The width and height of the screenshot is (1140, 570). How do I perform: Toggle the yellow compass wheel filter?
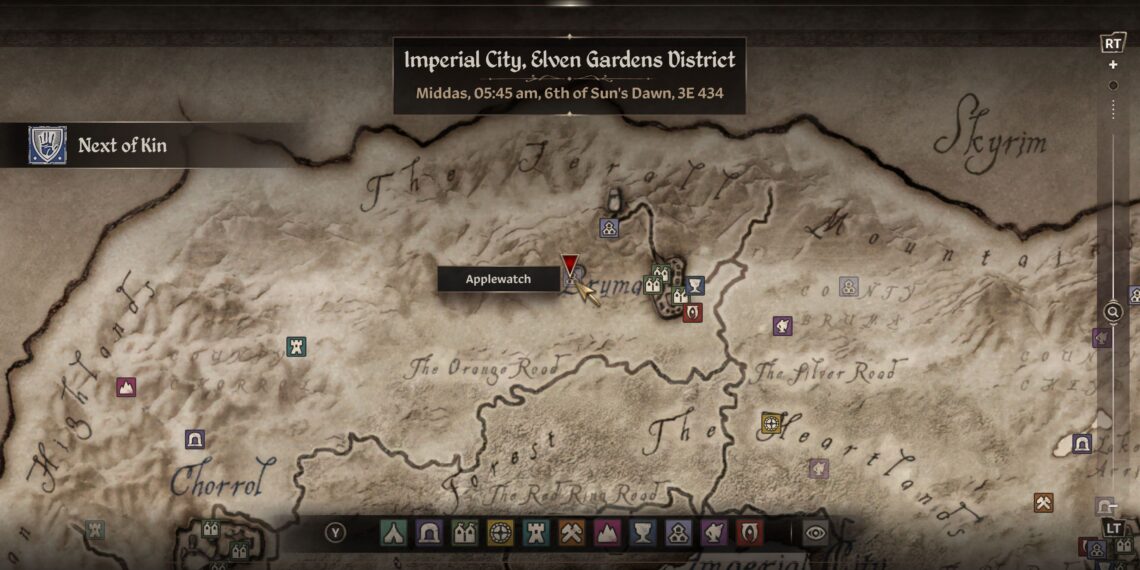click(x=500, y=533)
